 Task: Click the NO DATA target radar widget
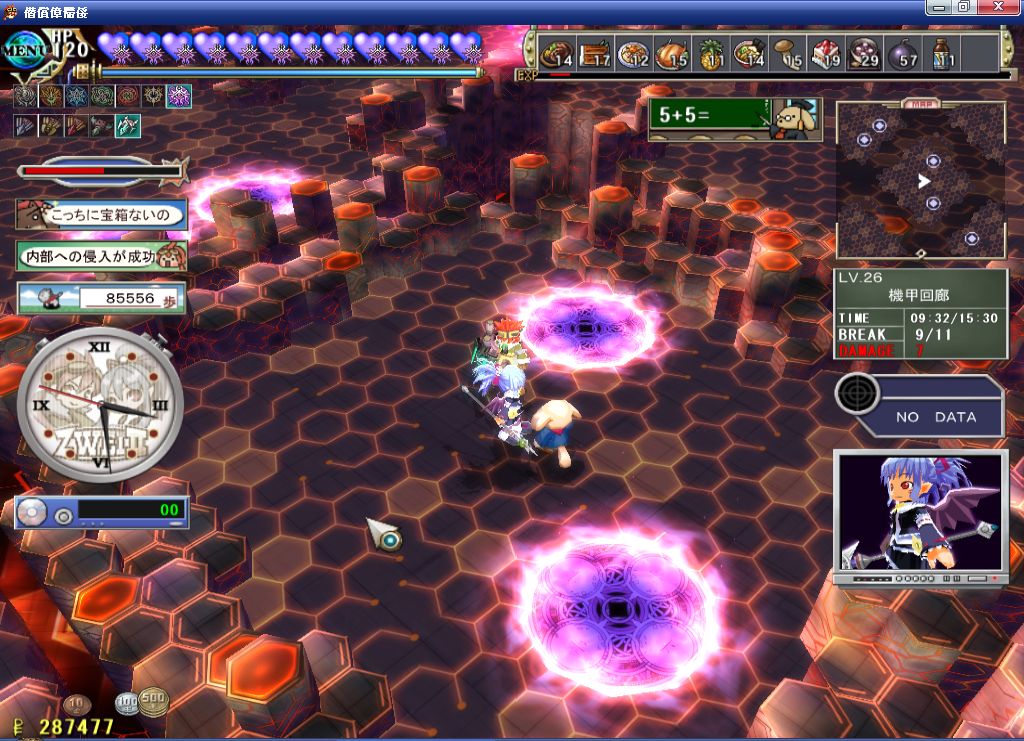920,404
